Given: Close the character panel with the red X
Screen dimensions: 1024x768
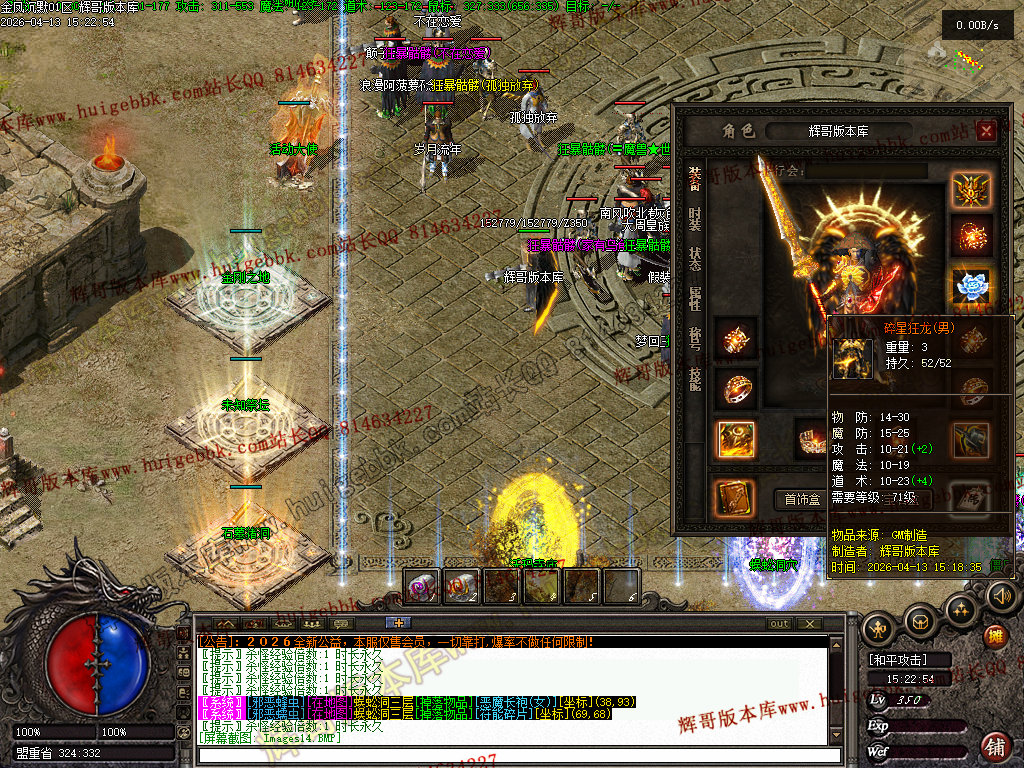Looking at the screenshot, I should point(986,131).
